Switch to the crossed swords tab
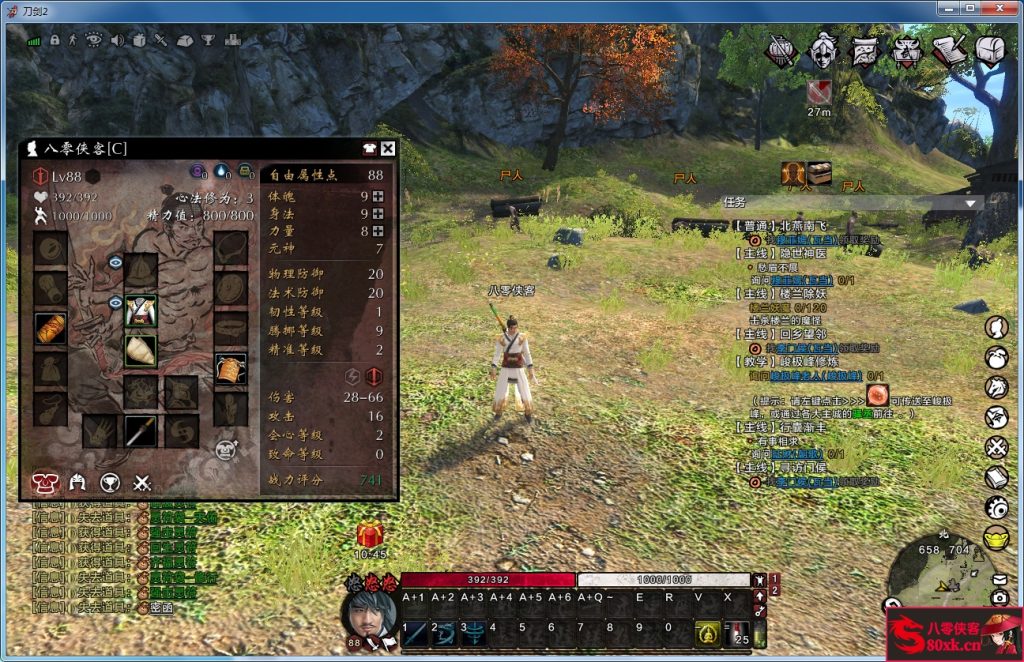This screenshot has height=662, width=1024. coord(142,482)
